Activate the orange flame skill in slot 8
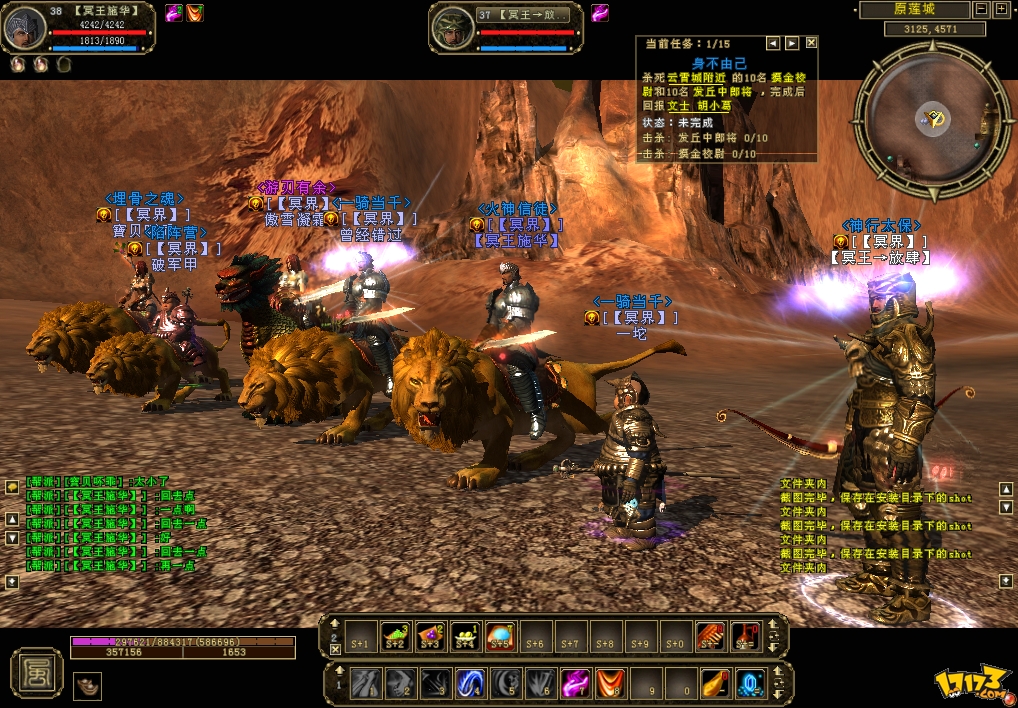This screenshot has height=708, width=1018. click(609, 683)
